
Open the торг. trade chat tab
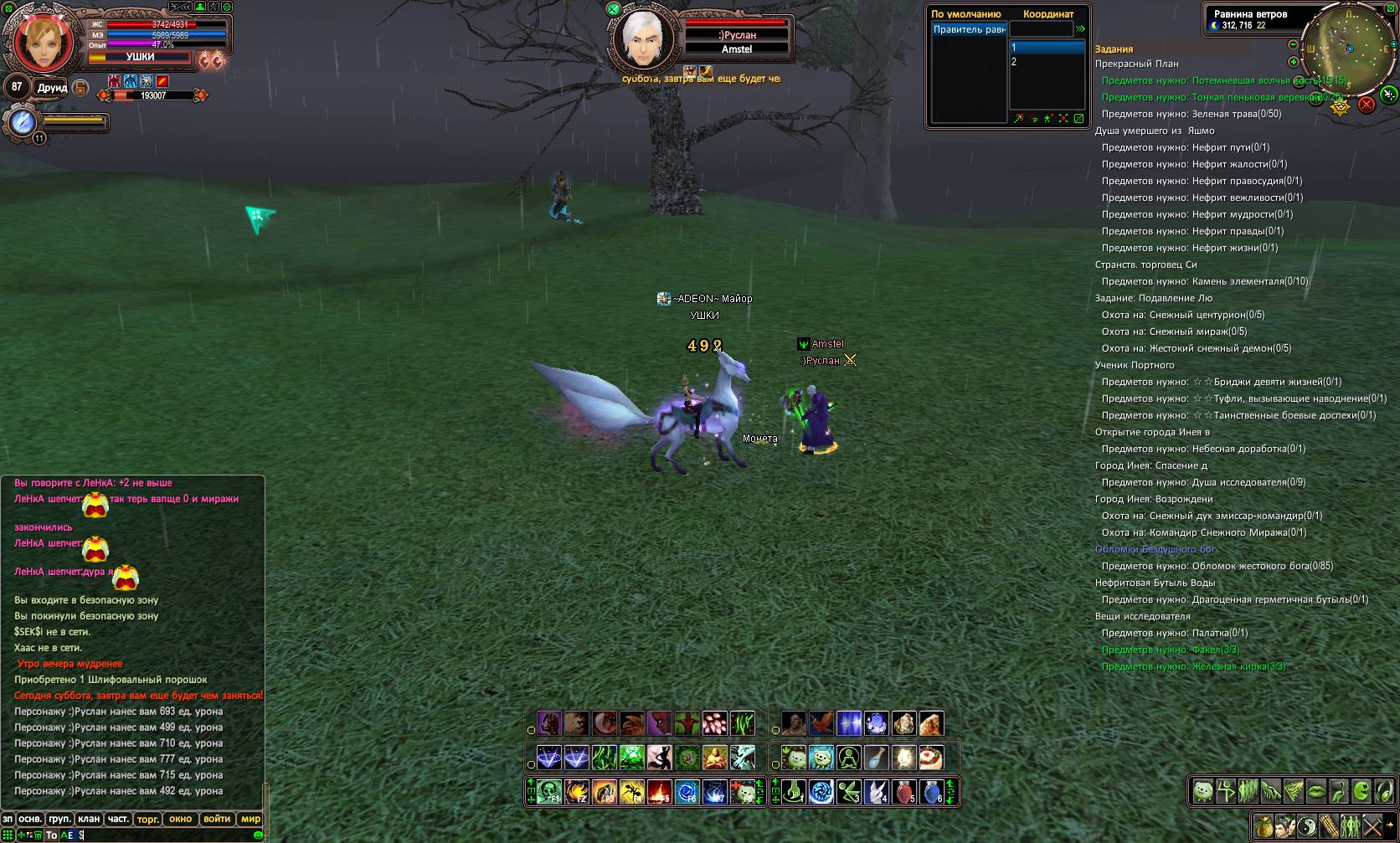click(x=147, y=819)
